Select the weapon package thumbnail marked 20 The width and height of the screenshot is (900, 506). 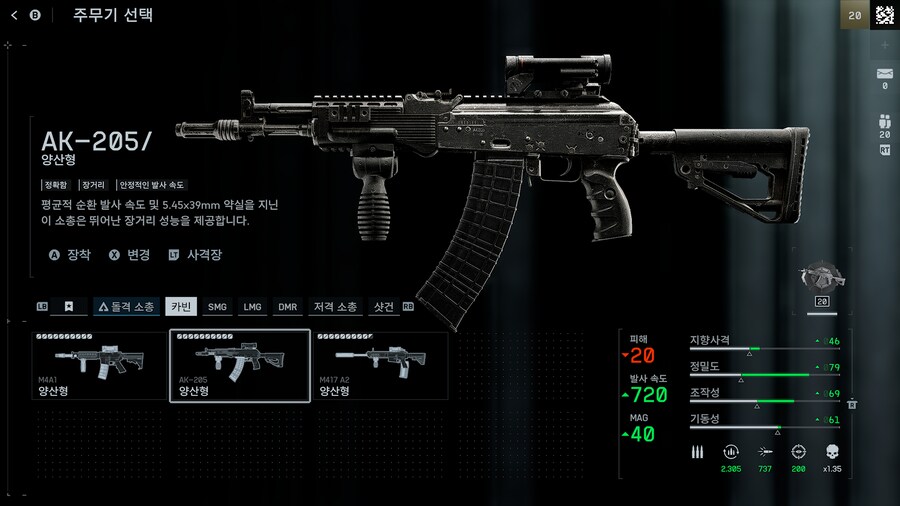pyautogui.click(x=823, y=285)
